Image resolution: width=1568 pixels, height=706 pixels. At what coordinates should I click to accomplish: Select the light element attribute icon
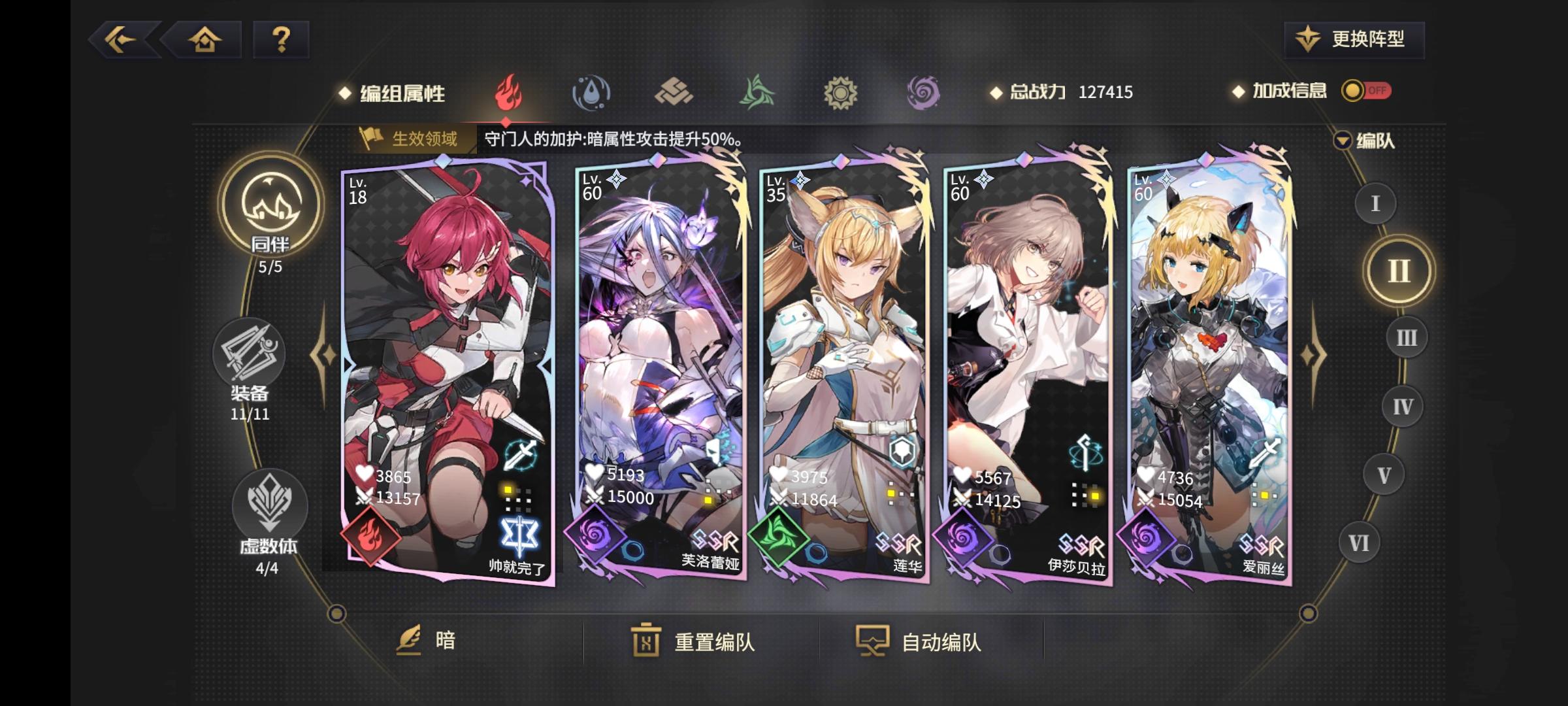coord(841,93)
